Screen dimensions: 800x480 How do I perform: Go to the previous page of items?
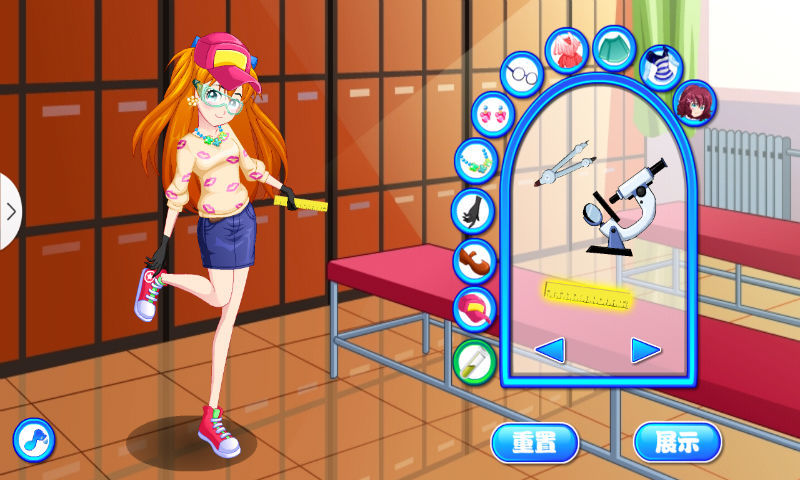coord(551,350)
